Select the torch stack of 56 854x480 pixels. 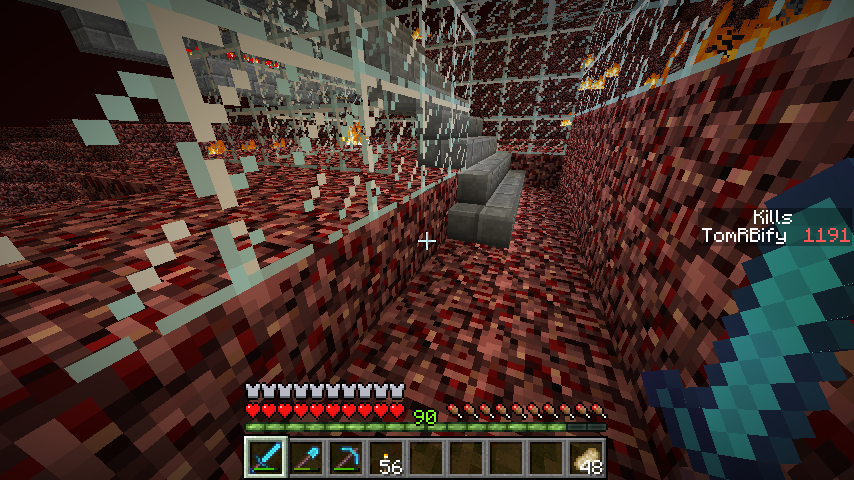386,458
